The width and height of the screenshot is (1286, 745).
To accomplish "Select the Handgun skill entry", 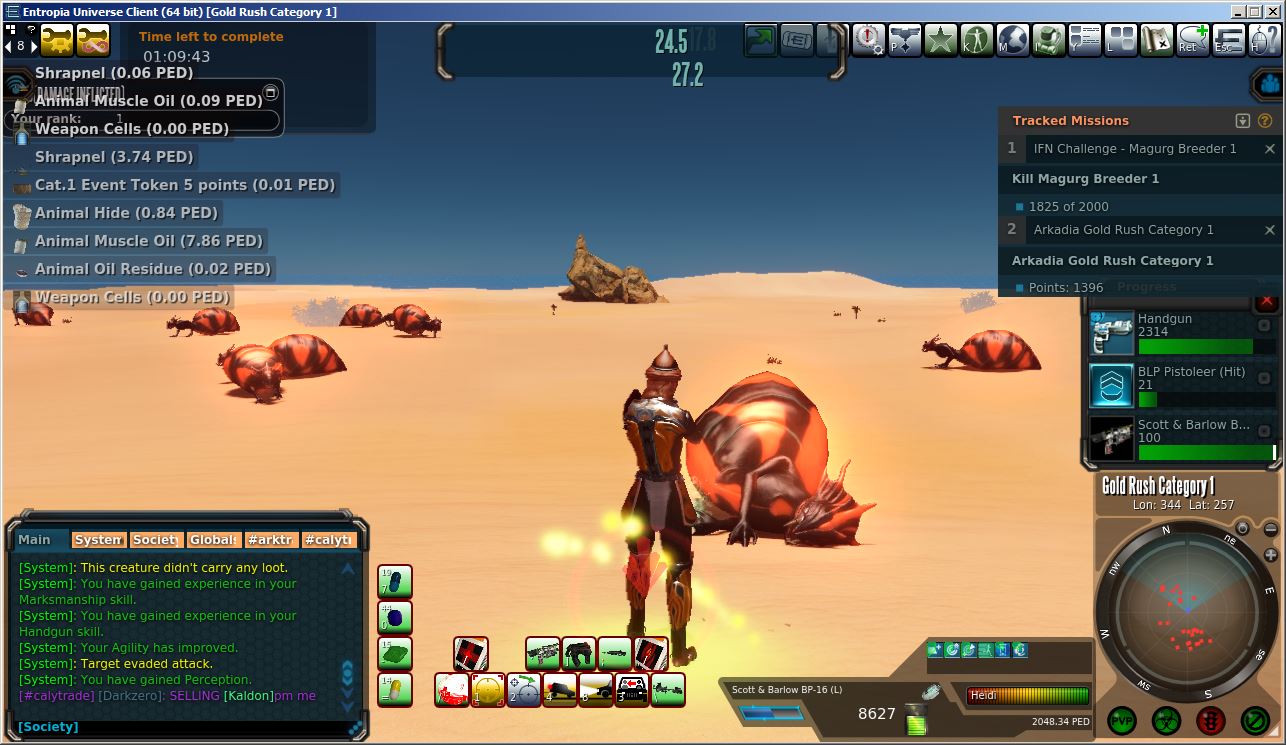I will tap(1180, 333).
